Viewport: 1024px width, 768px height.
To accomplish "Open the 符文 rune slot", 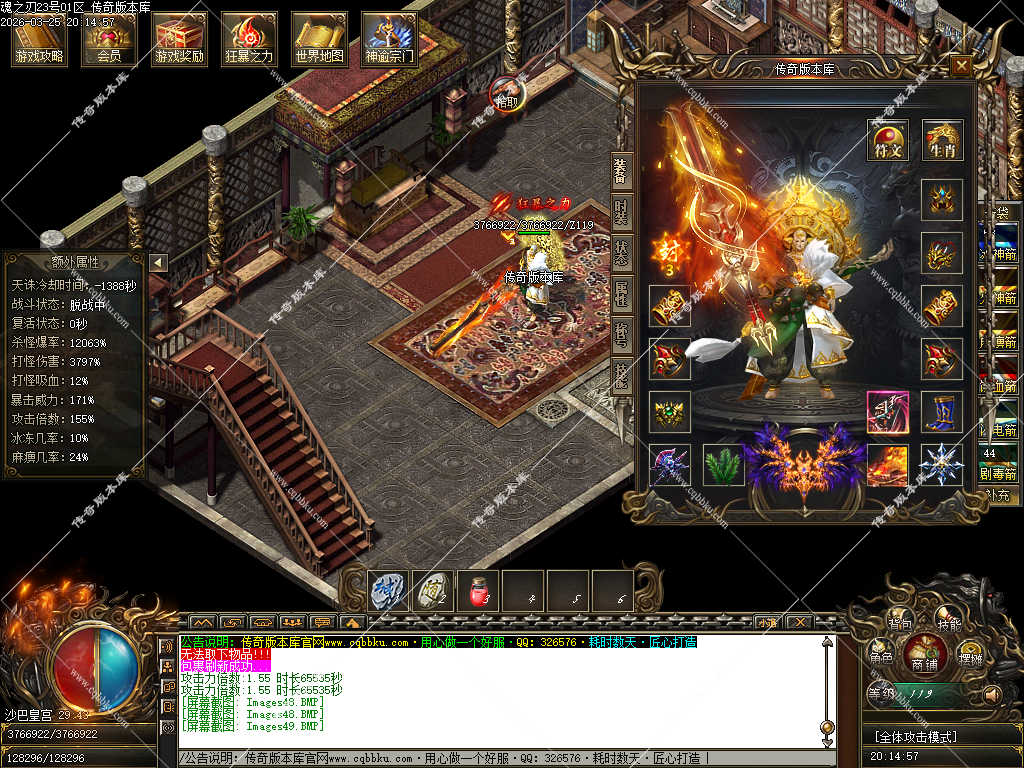I will click(x=887, y=141).
